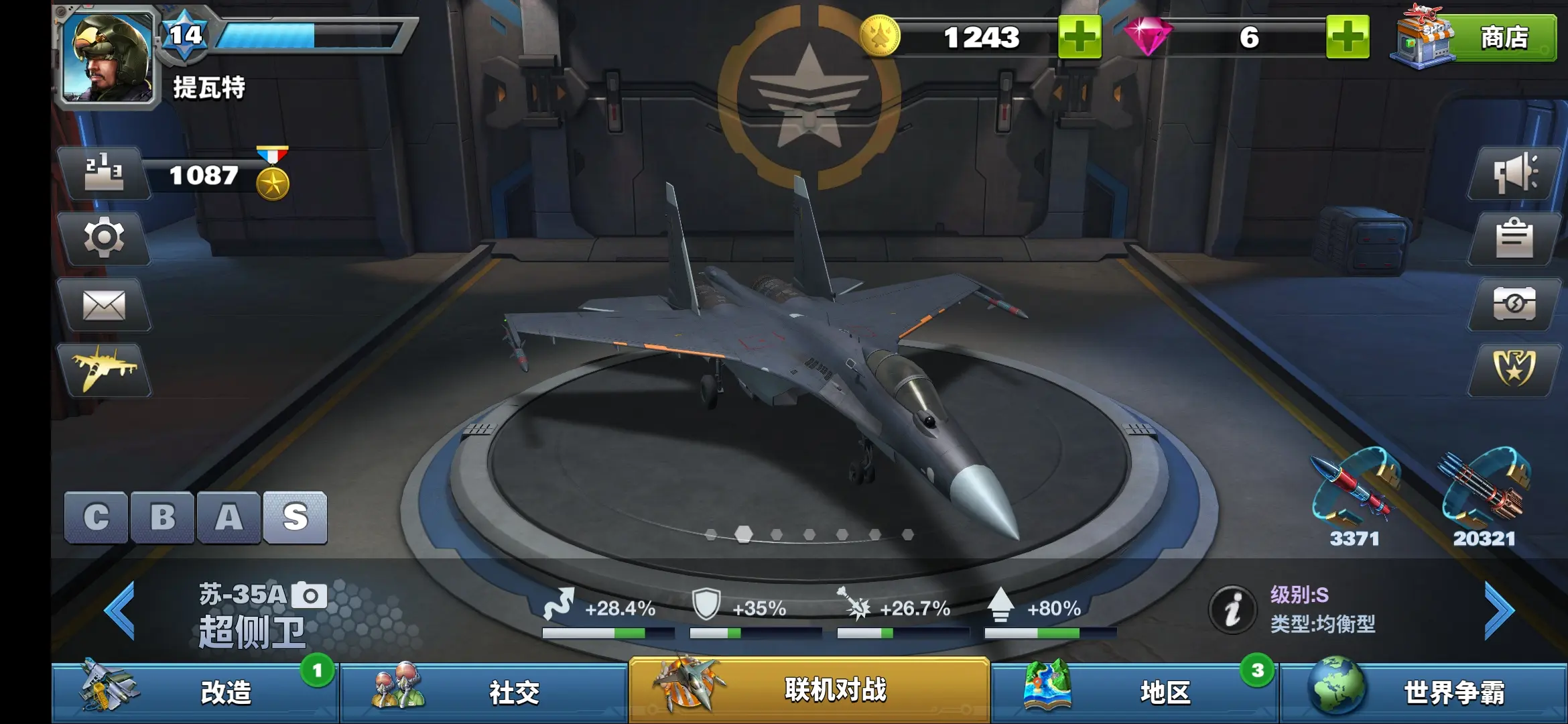Open the clipboard missions list
The width and height of the screenshot is (1568, 724).
(1514, 238)
